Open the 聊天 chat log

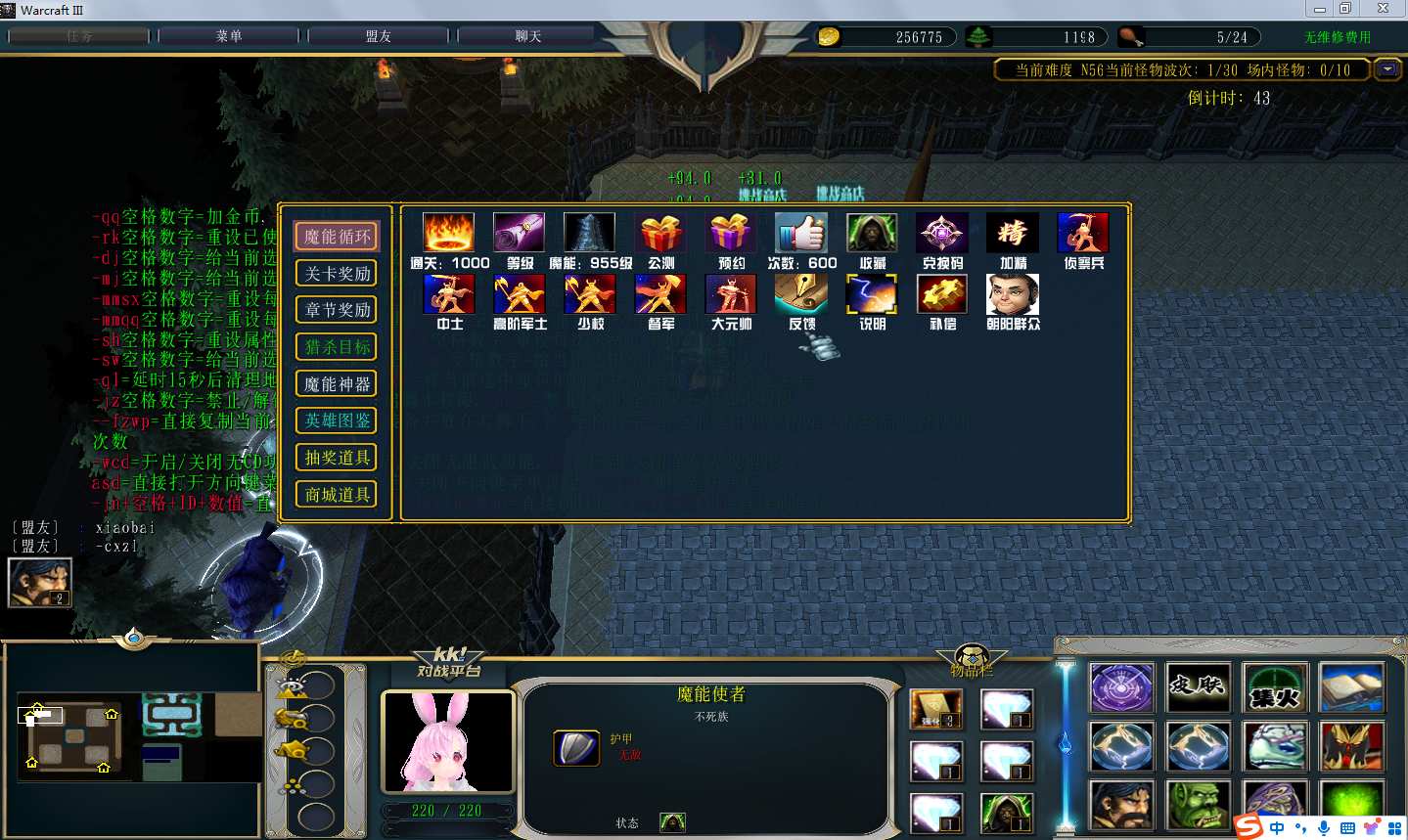528,36
